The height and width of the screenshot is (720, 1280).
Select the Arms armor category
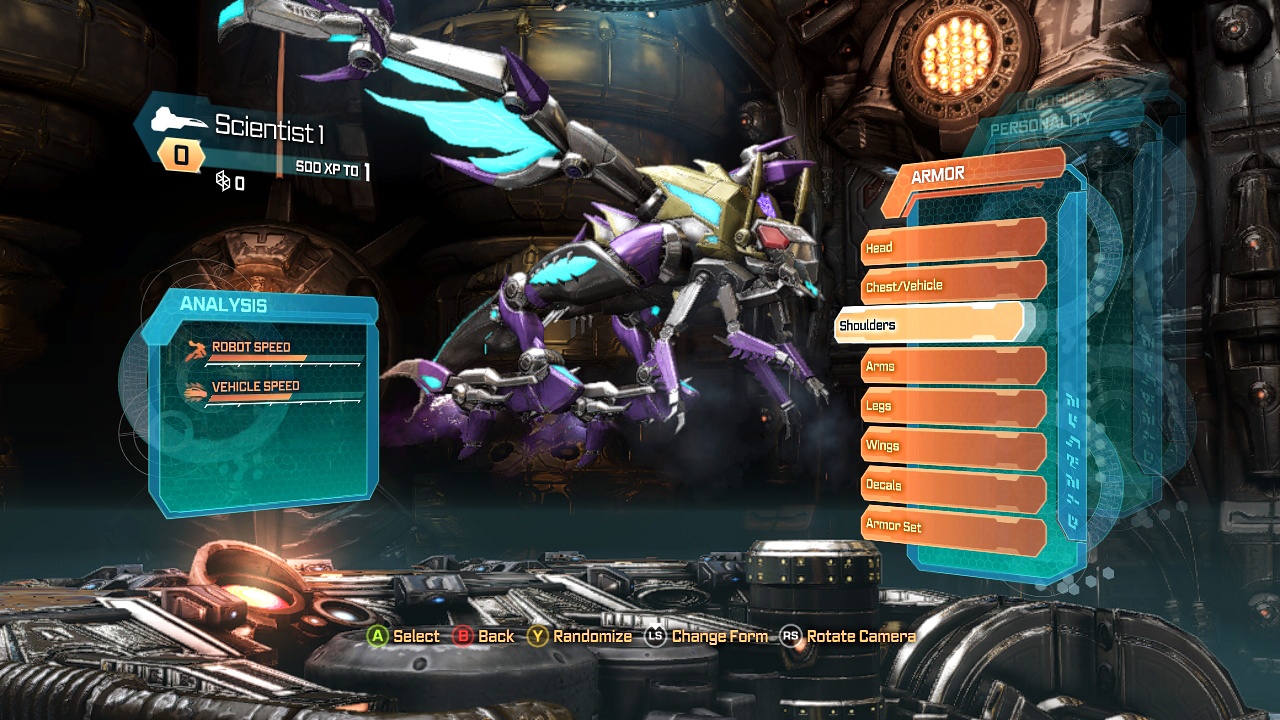coord(952,365)
